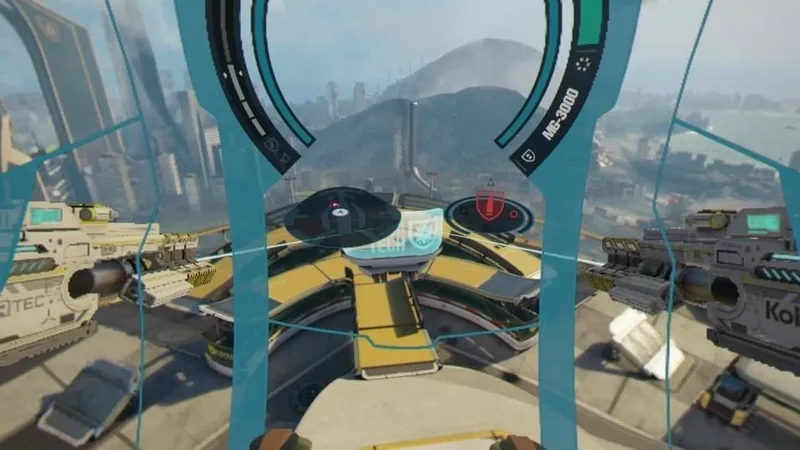Screen dimensions: 800x450
Task: Select the red shield ability icon
Action: [x=489, y=208]
